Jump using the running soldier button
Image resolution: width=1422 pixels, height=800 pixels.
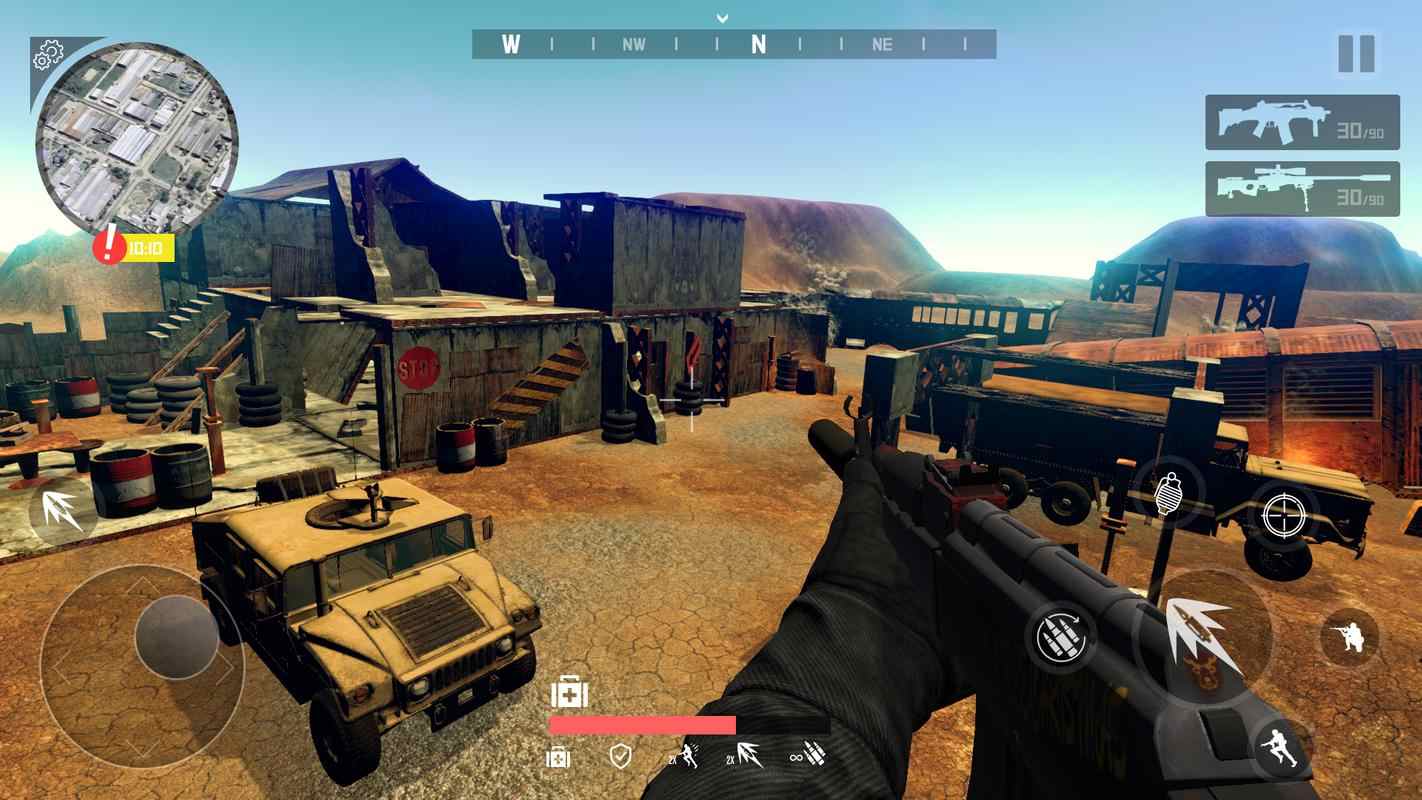tap(1281, 749)
